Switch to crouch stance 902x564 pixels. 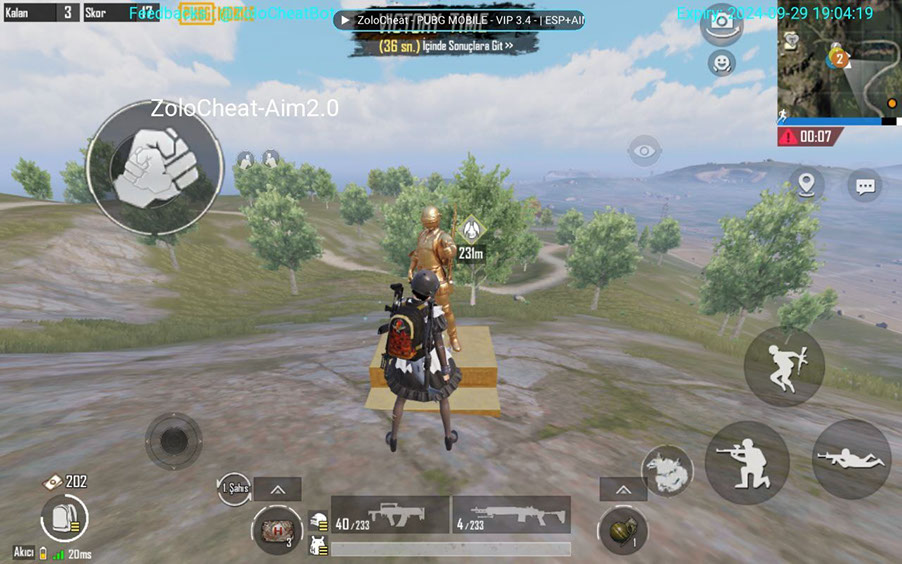(x=746, y=461)
